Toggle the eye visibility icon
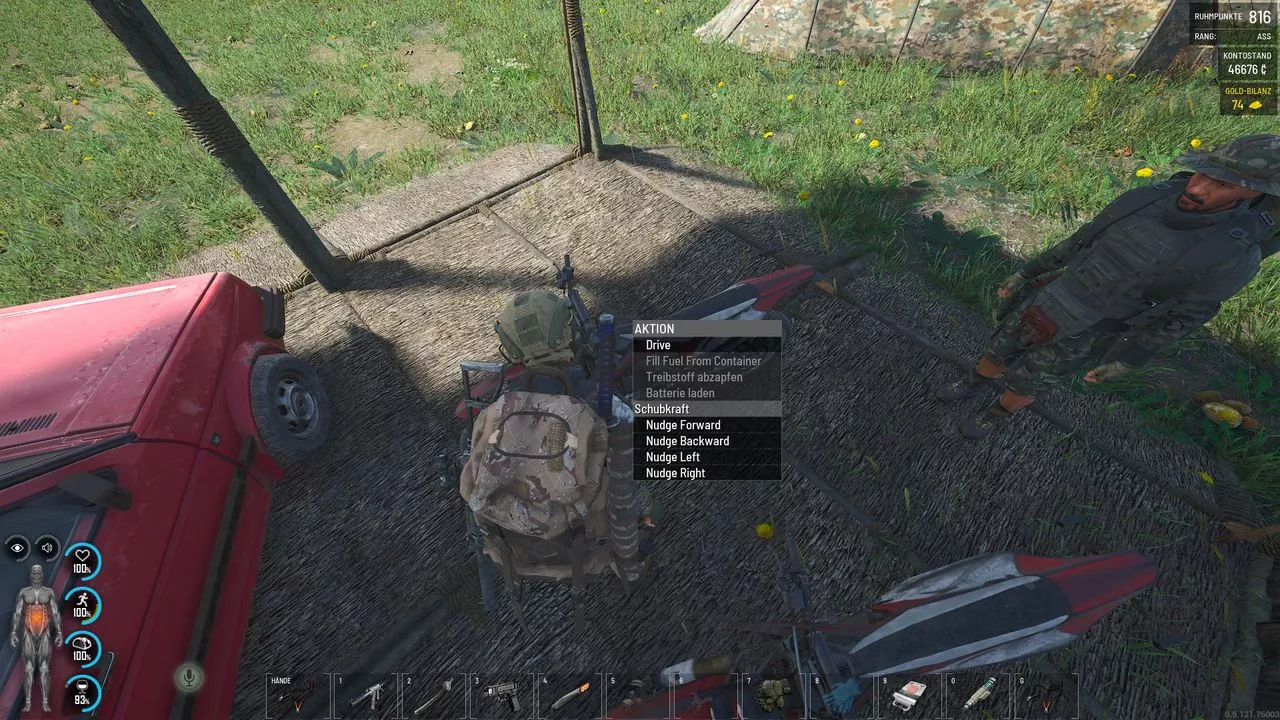 click(x=18, y=547)
